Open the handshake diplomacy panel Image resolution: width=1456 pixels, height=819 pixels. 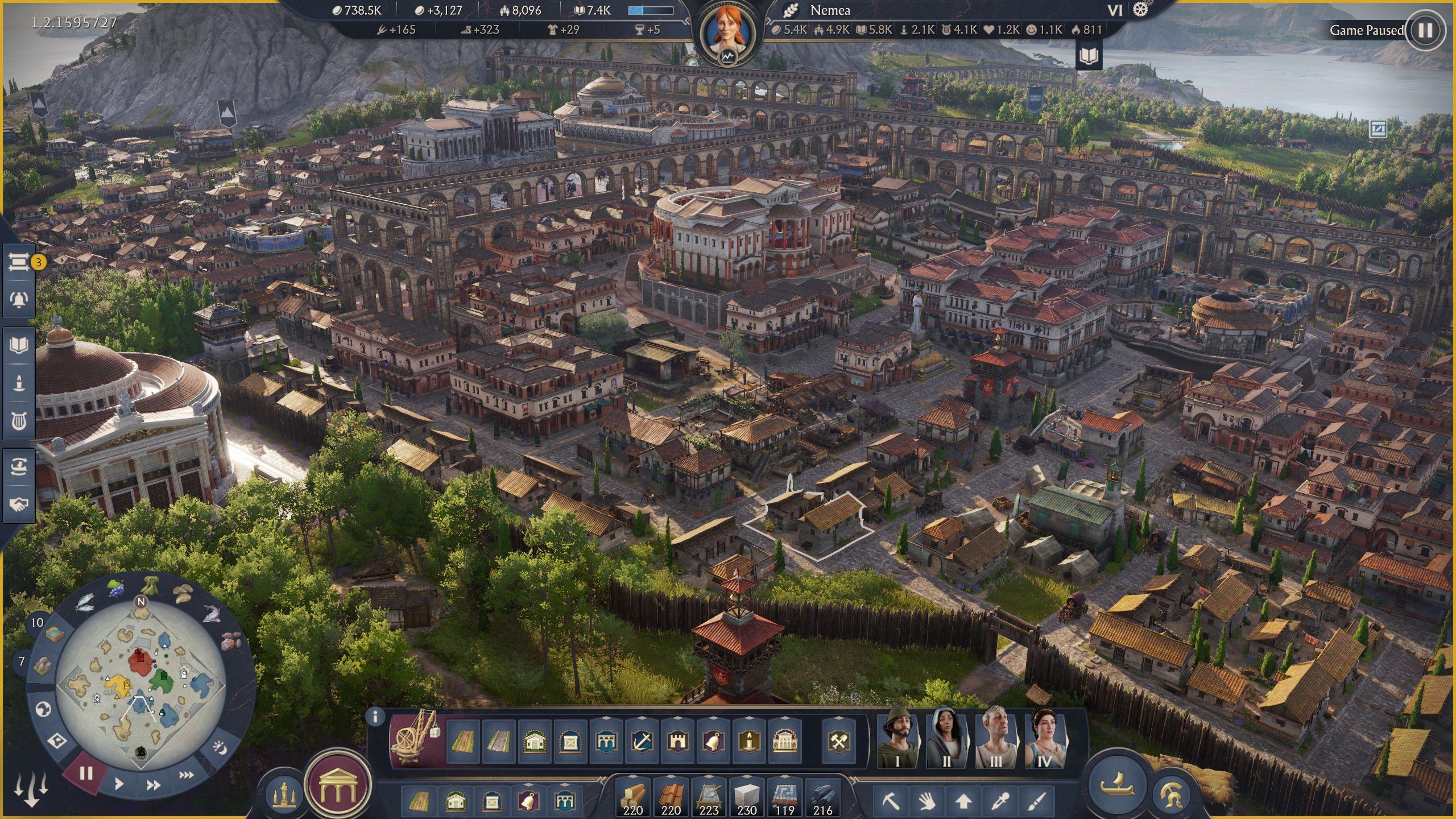[18, 504]
